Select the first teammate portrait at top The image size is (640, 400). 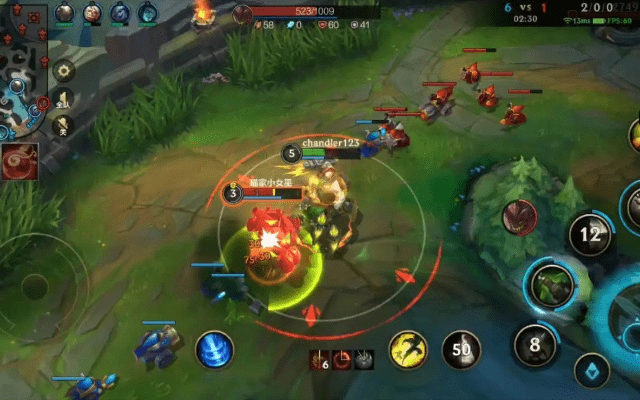[65, 13]
